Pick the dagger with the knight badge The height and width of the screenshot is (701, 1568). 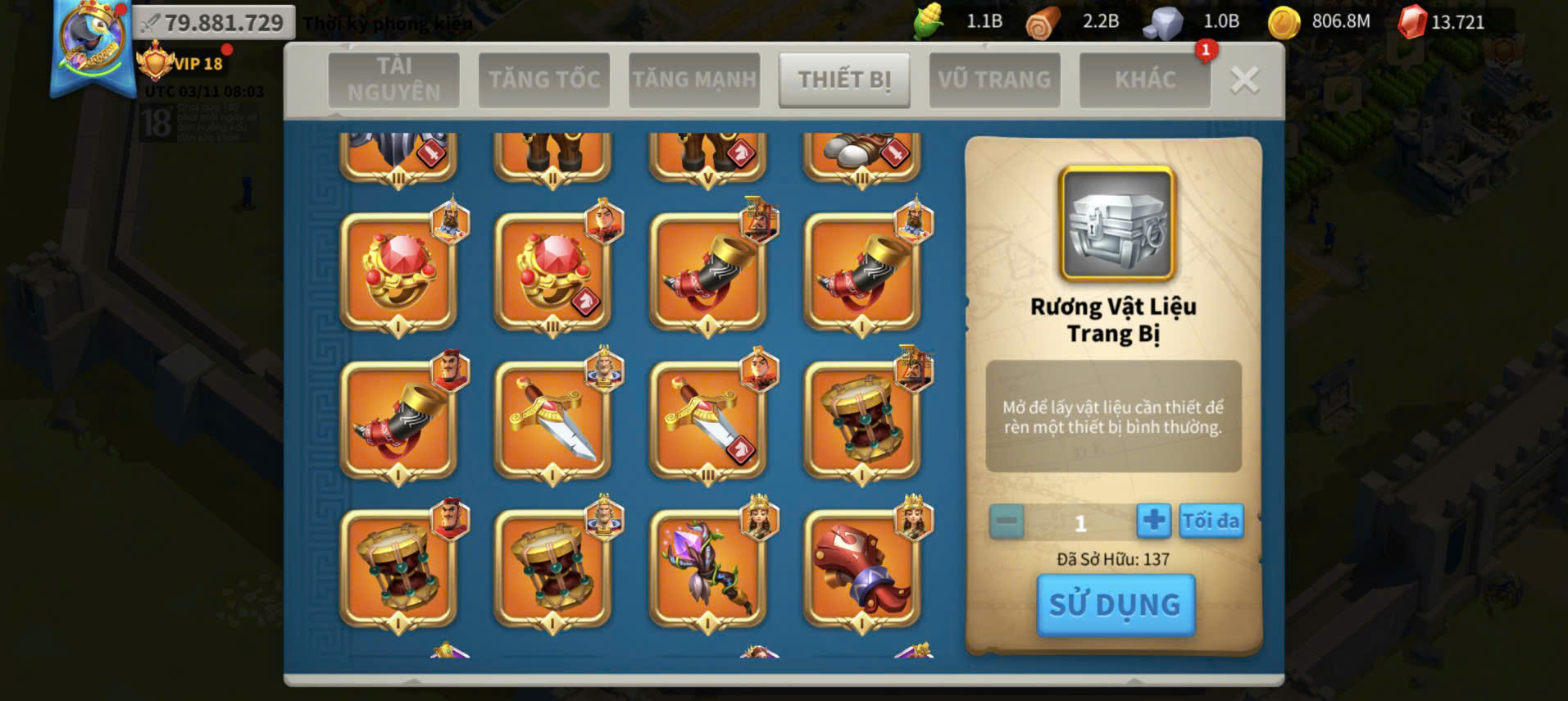click(x=707, y=421)
